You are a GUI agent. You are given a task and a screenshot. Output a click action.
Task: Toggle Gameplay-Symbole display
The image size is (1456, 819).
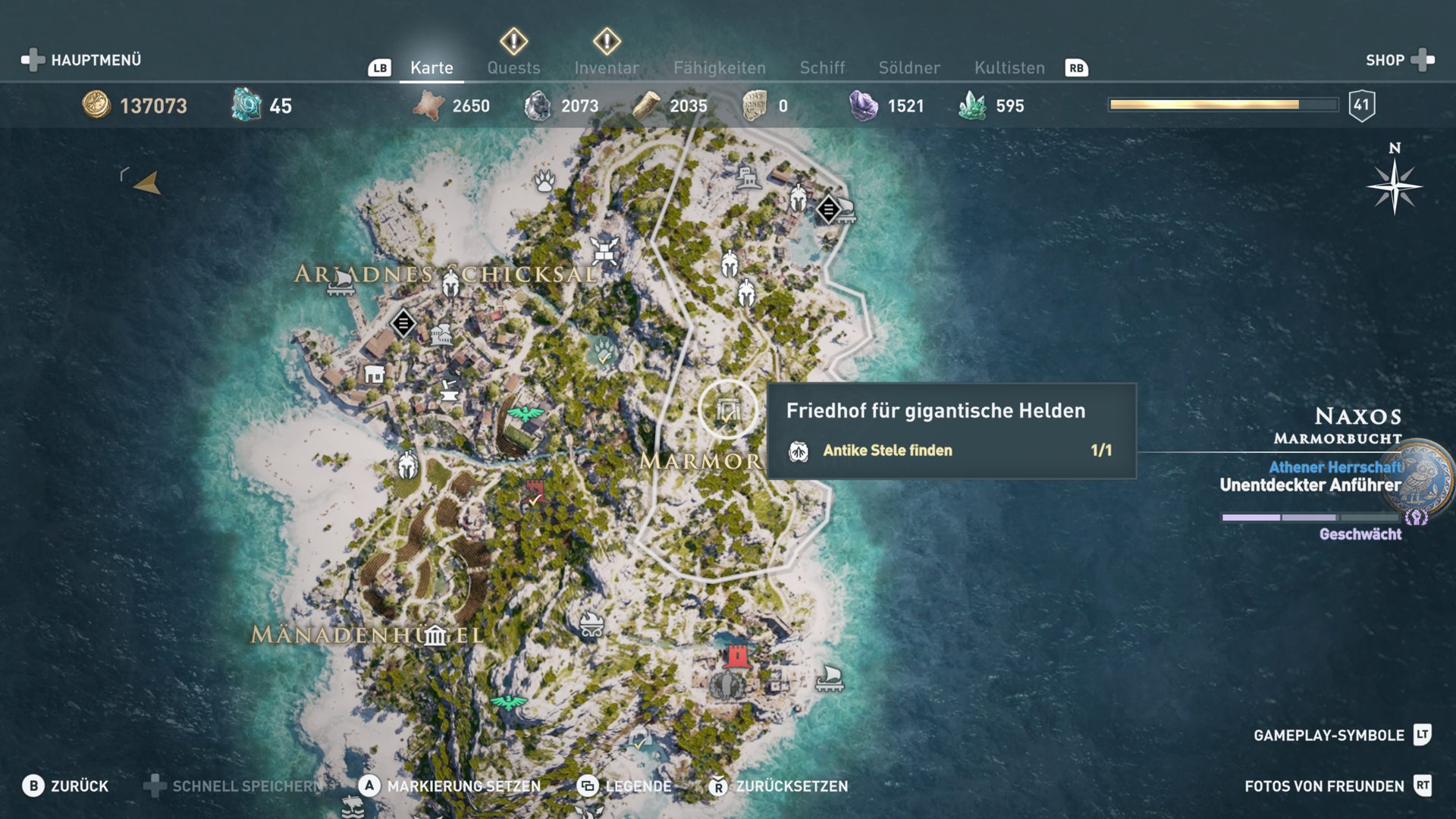[1341, 735]
